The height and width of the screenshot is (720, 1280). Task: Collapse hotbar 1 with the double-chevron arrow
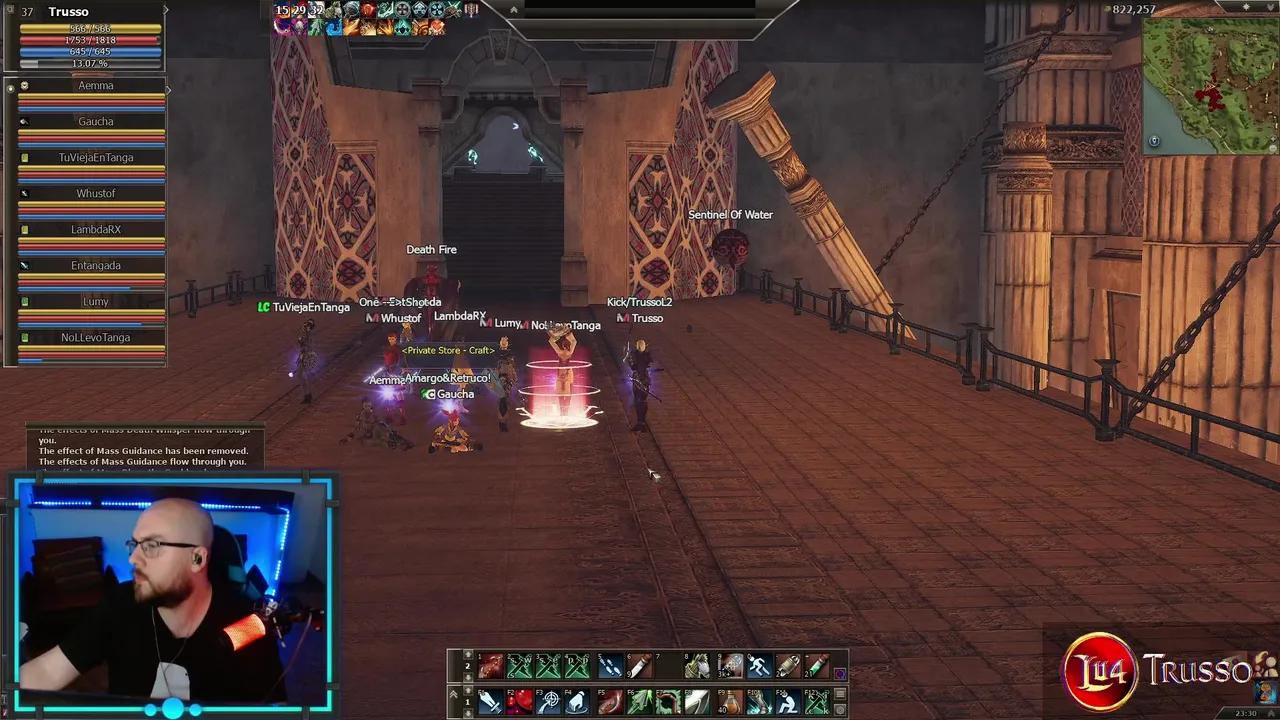coord(453,693)
